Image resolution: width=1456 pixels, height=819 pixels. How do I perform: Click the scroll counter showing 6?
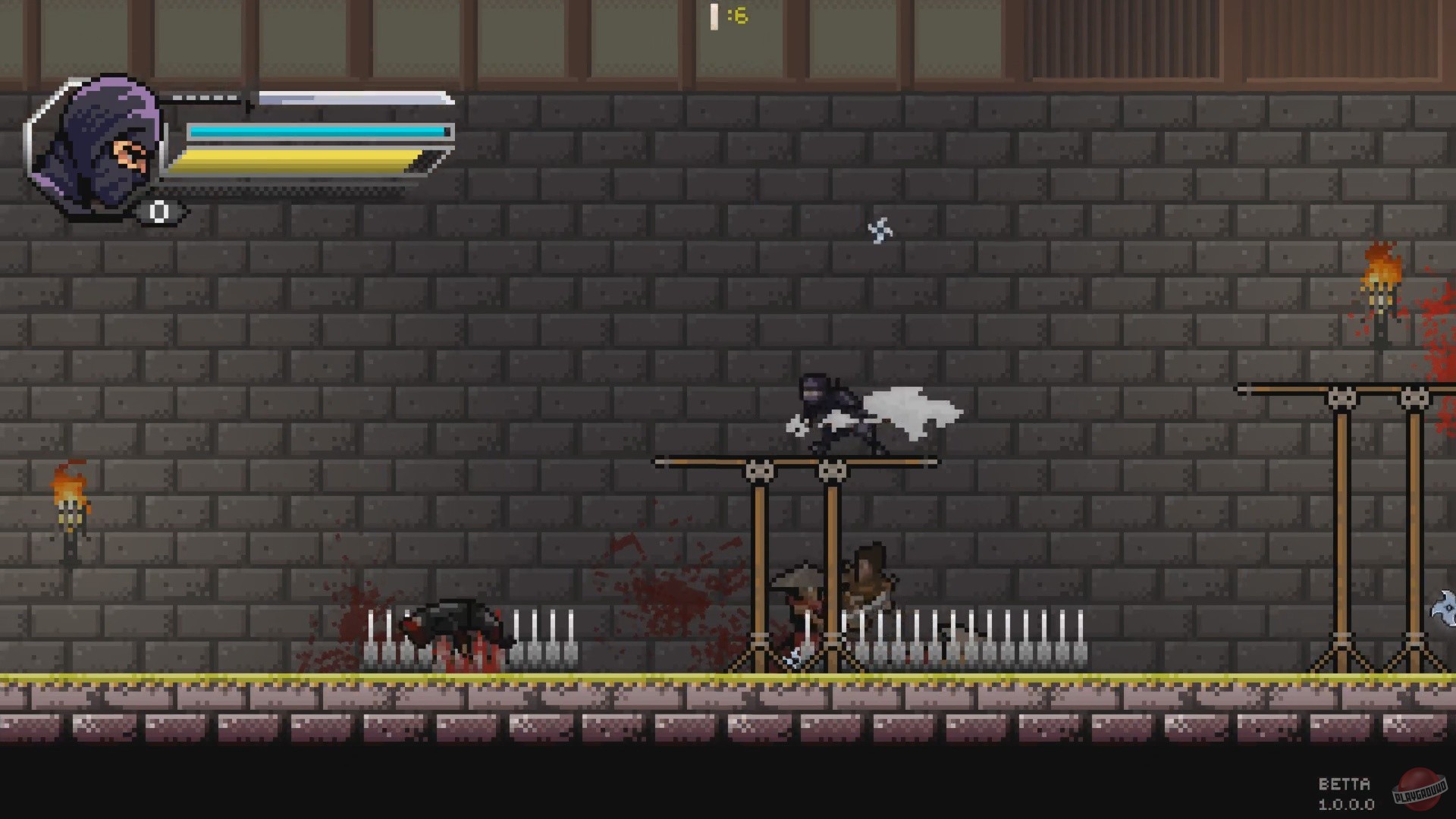pos(726,17)
